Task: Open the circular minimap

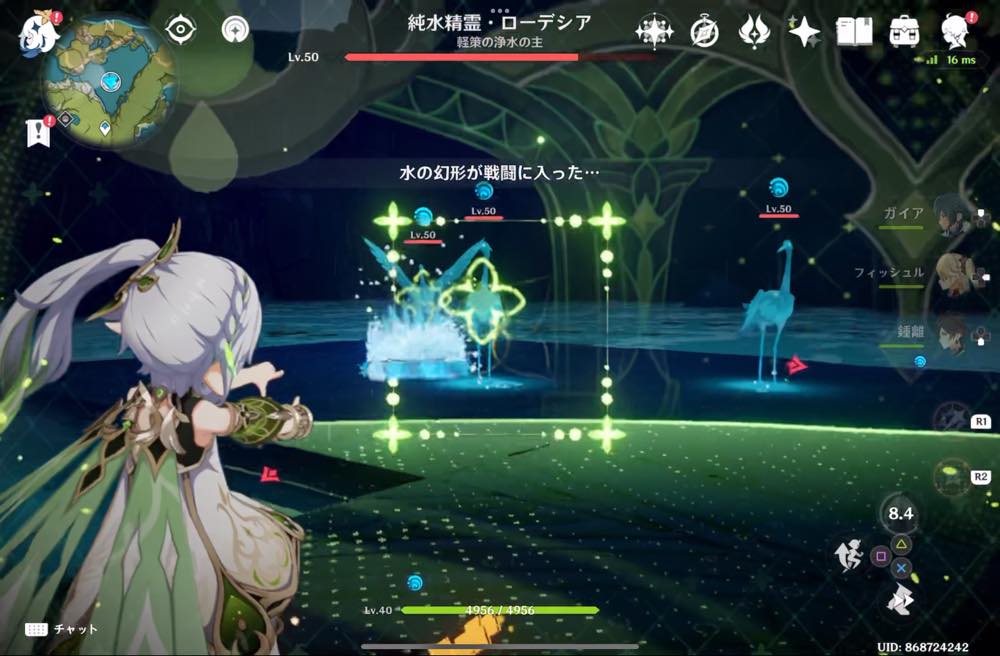Action: [109, 82]
